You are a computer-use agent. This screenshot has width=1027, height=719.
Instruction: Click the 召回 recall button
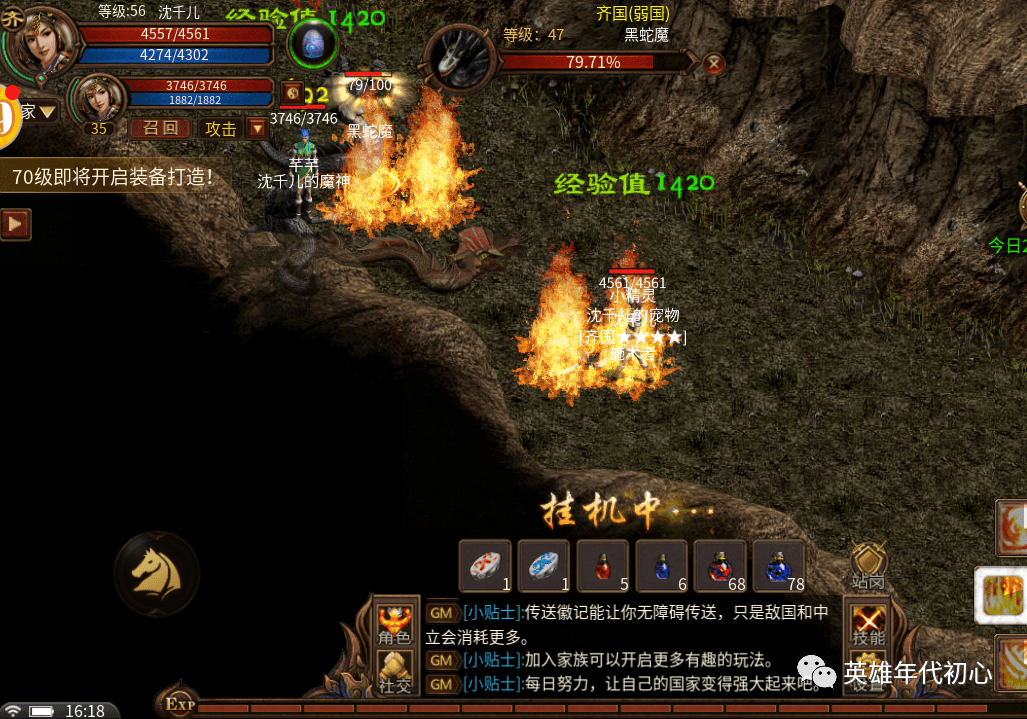[x=160, y=128]
